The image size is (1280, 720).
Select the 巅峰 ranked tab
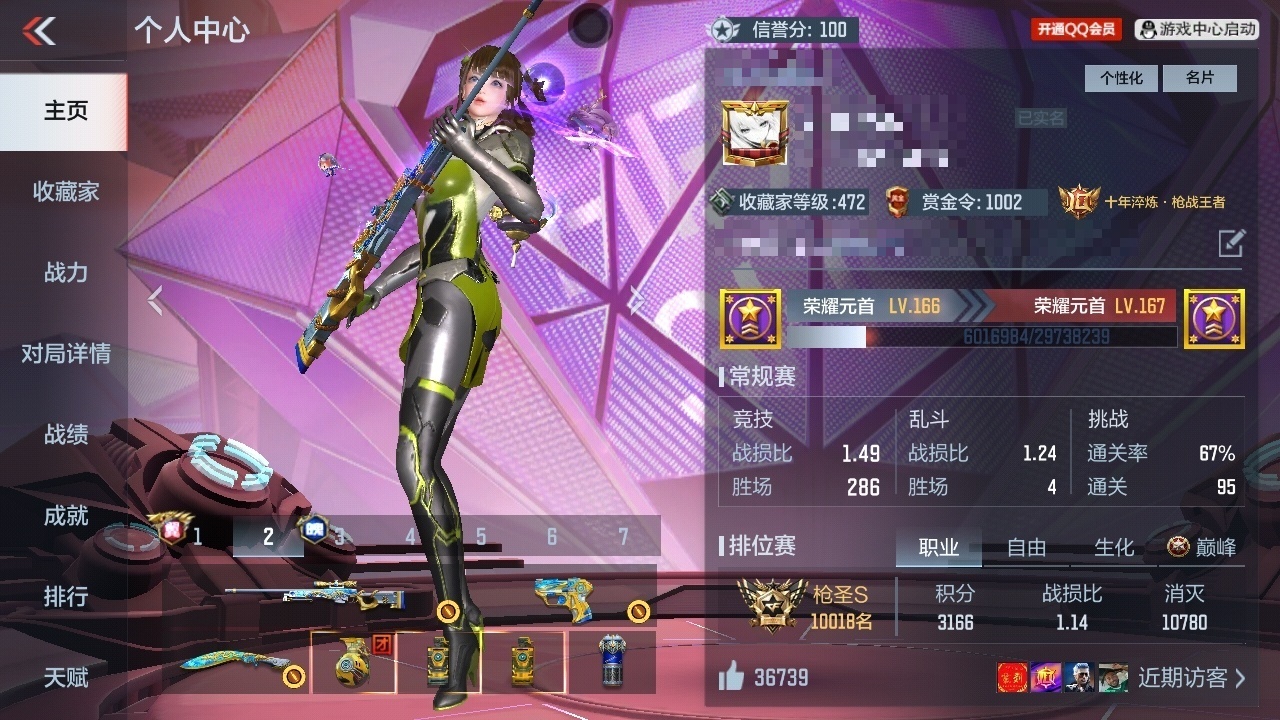coord(1202,547)
